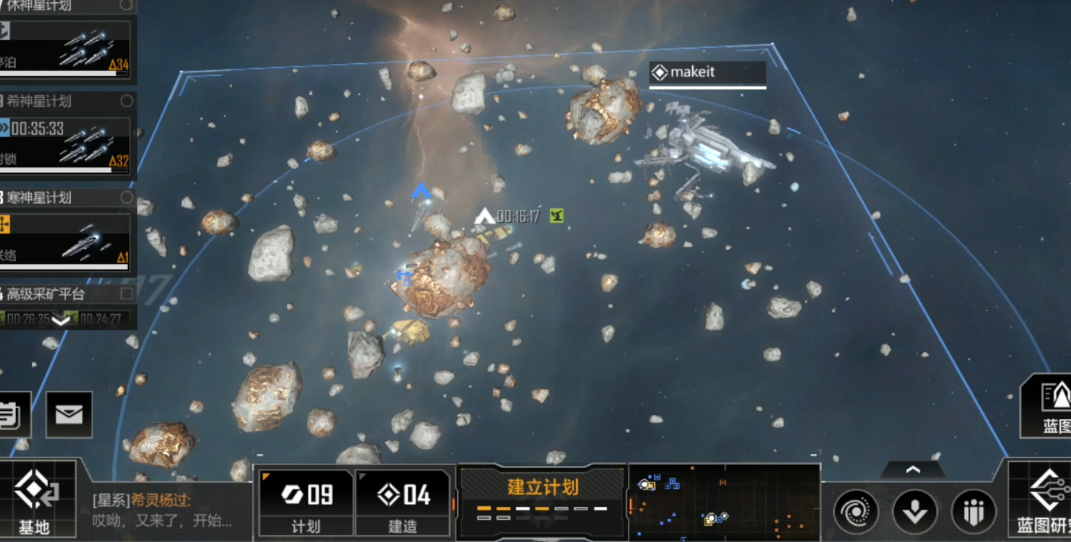Open the three-people alliance button
Image resolution: width=1071 pixels, height=542 pixels.
coord(973,511)
